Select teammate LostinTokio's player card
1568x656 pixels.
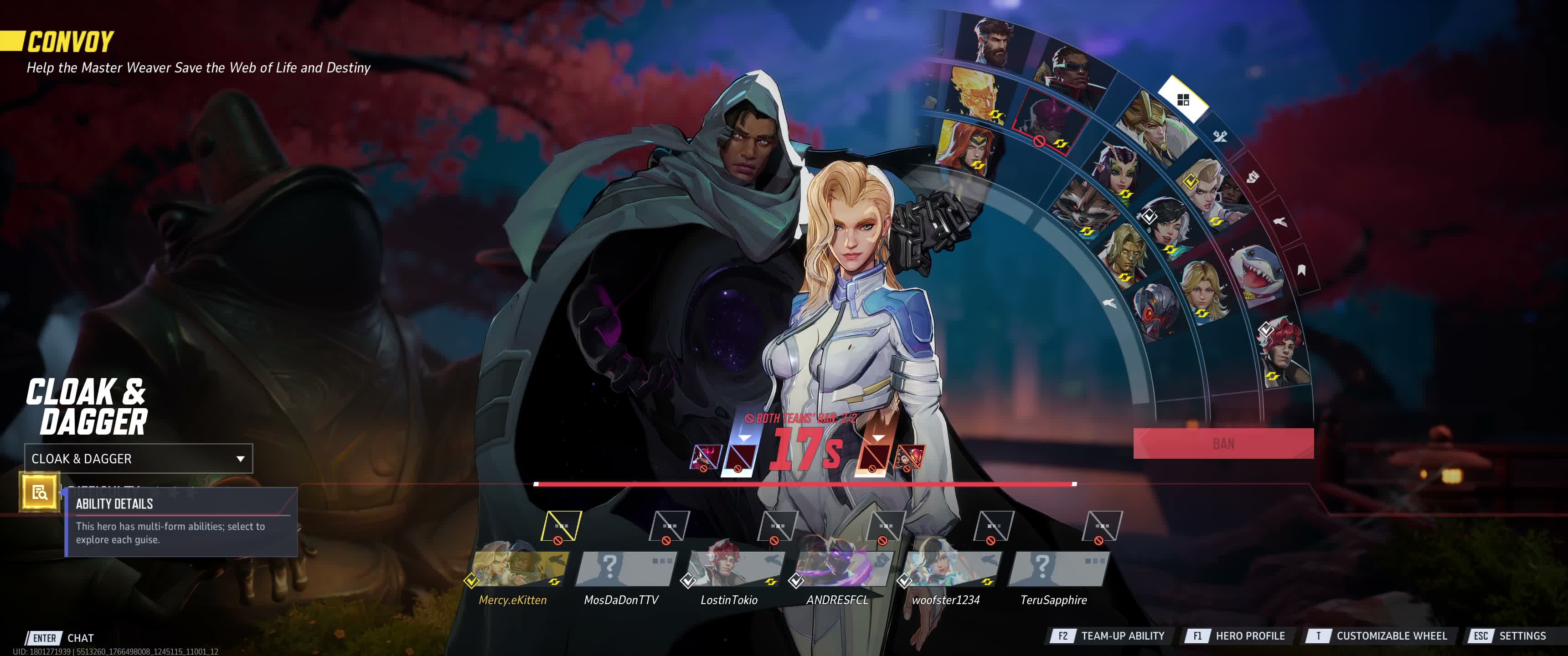coord(733,569)
